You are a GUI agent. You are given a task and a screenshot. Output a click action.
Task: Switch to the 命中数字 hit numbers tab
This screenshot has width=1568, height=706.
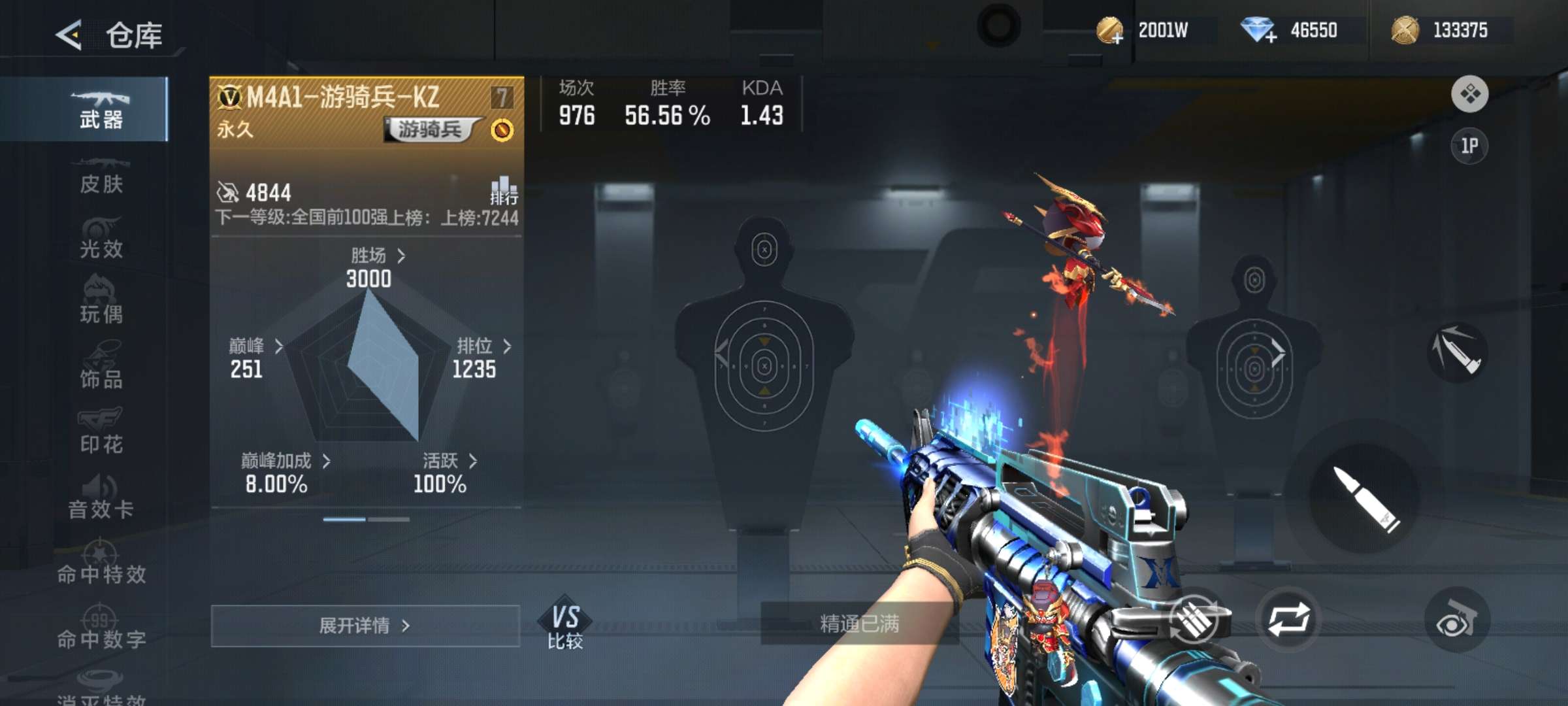click(x=101, y=629)
